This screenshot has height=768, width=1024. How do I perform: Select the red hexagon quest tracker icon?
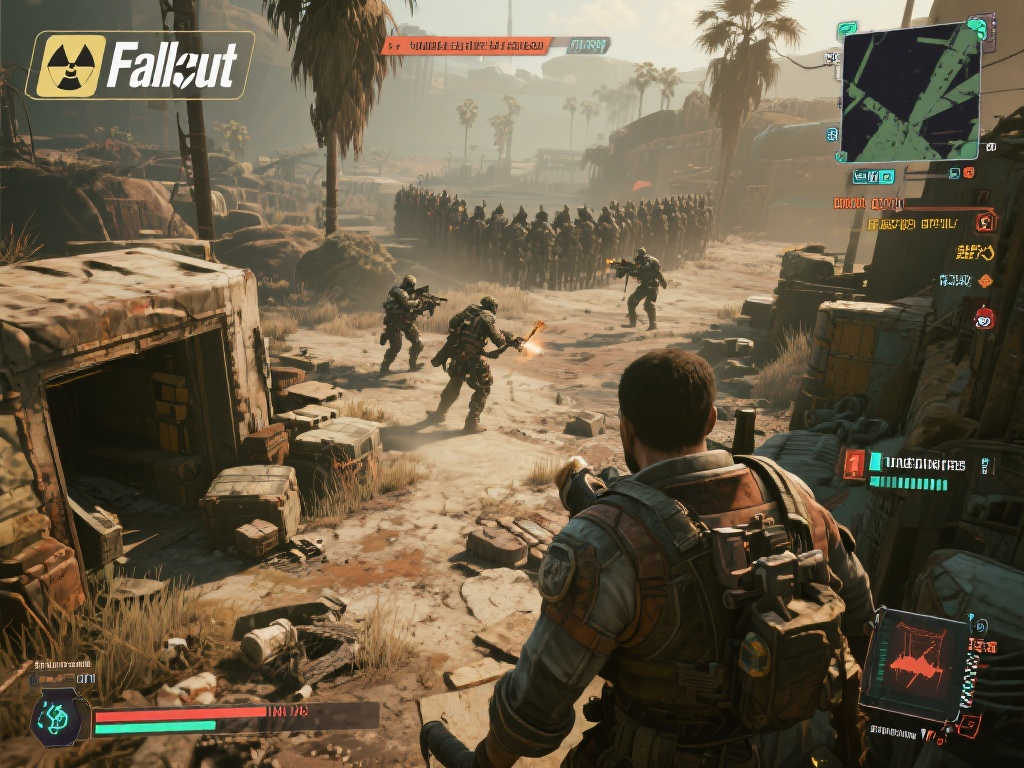986,222
